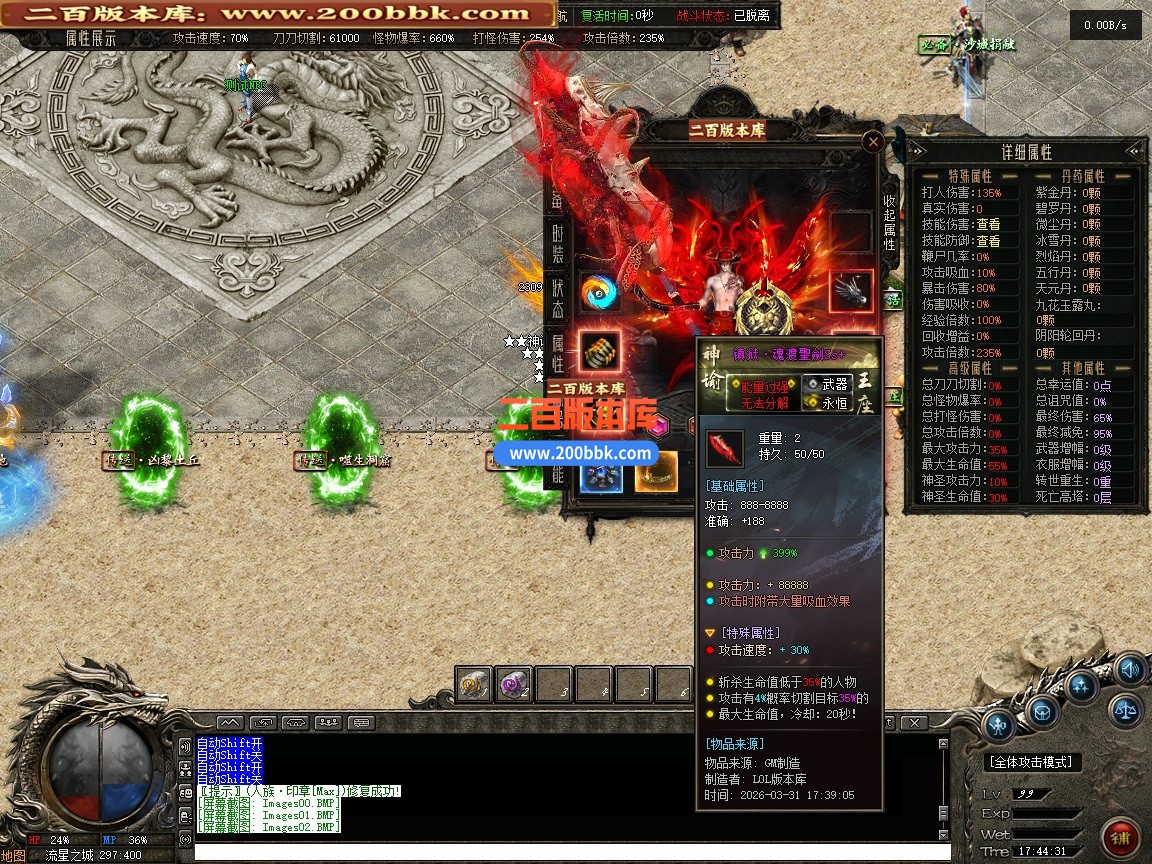Collapse the panel with 收起属性
This screenshot has width=1152, height=864.
889,222
